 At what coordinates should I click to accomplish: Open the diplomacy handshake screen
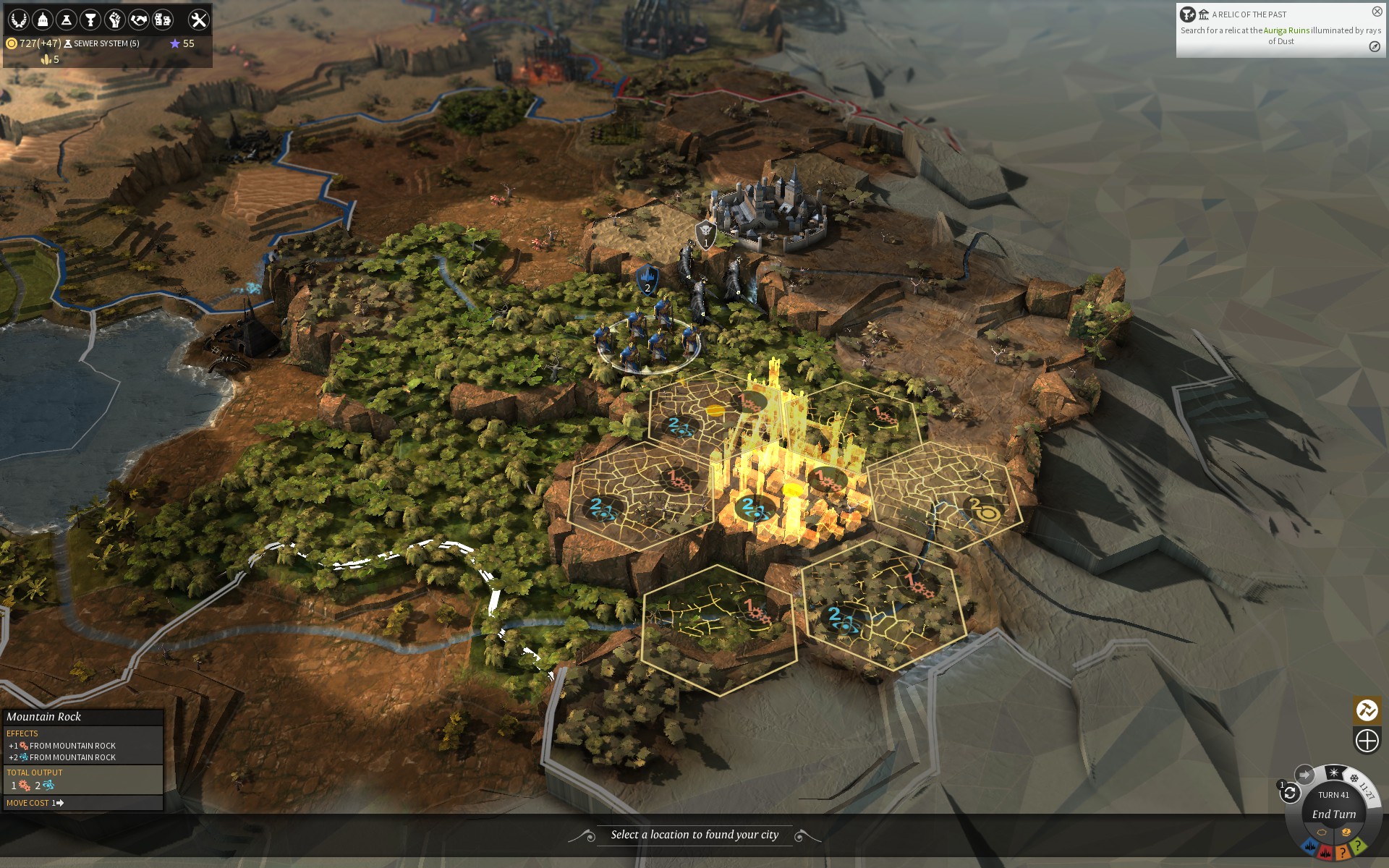pos(138,20)
